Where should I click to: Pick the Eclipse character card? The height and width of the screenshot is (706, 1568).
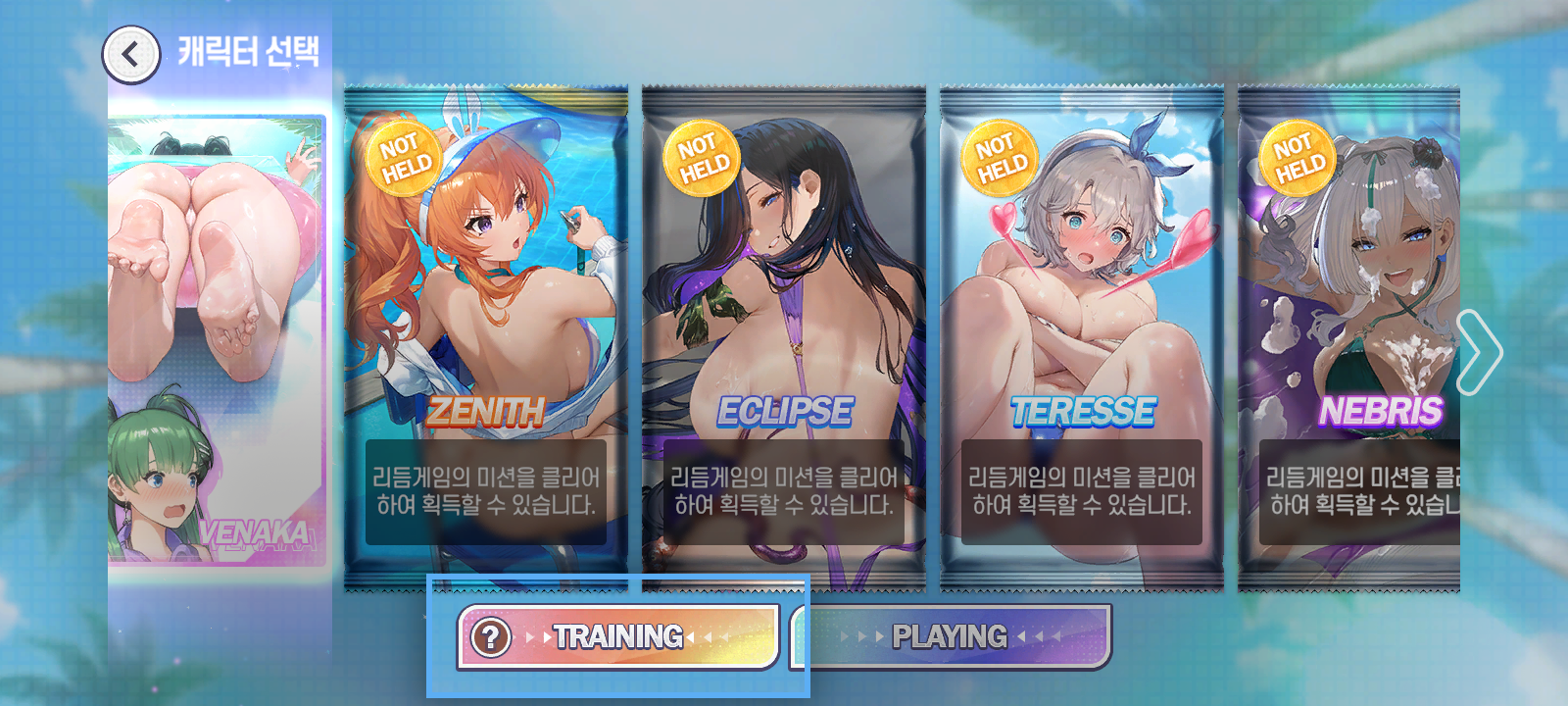pos(784,338)
